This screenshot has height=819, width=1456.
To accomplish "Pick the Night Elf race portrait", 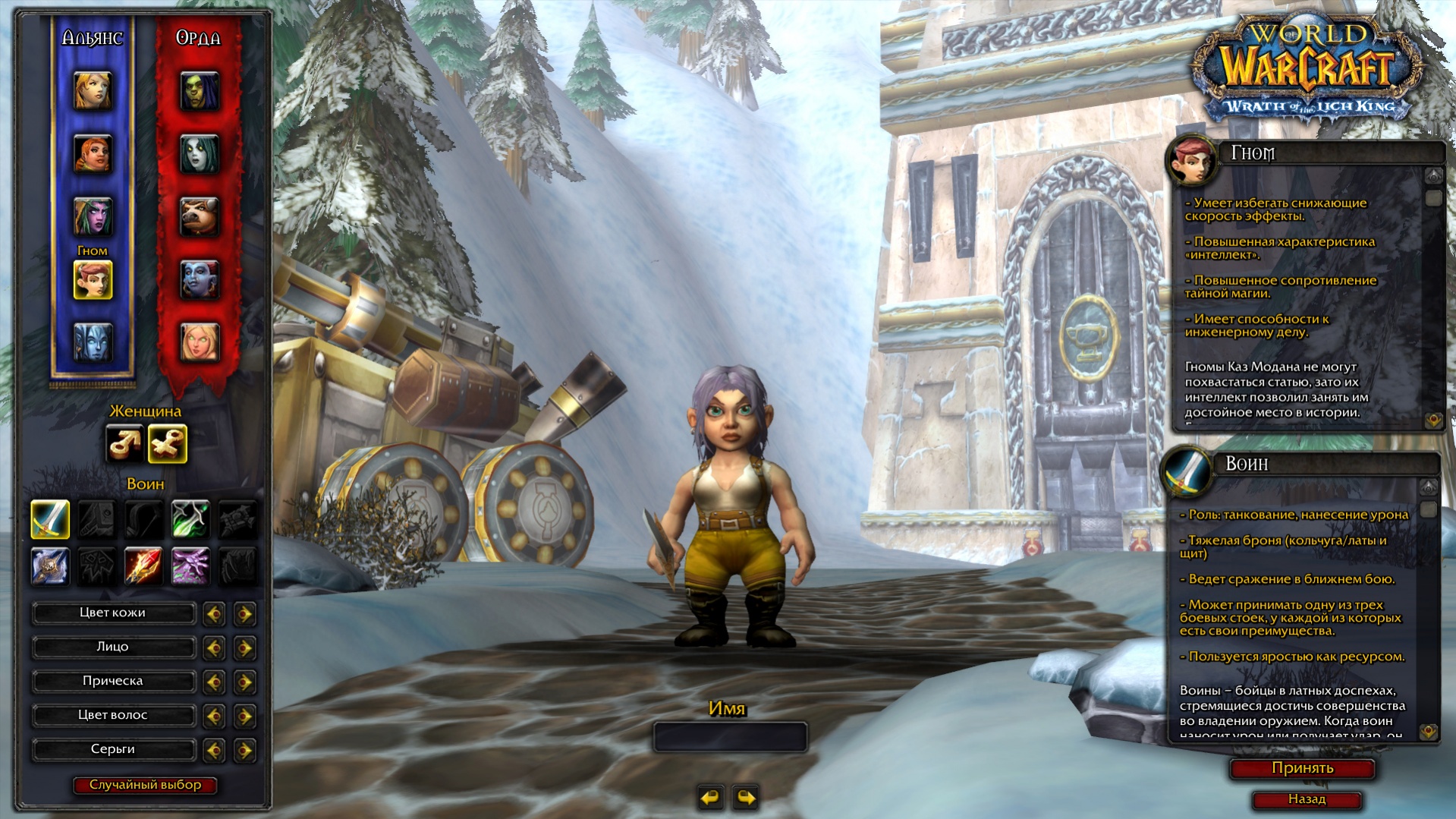I will pyautogui.click(x=93, y=216).
